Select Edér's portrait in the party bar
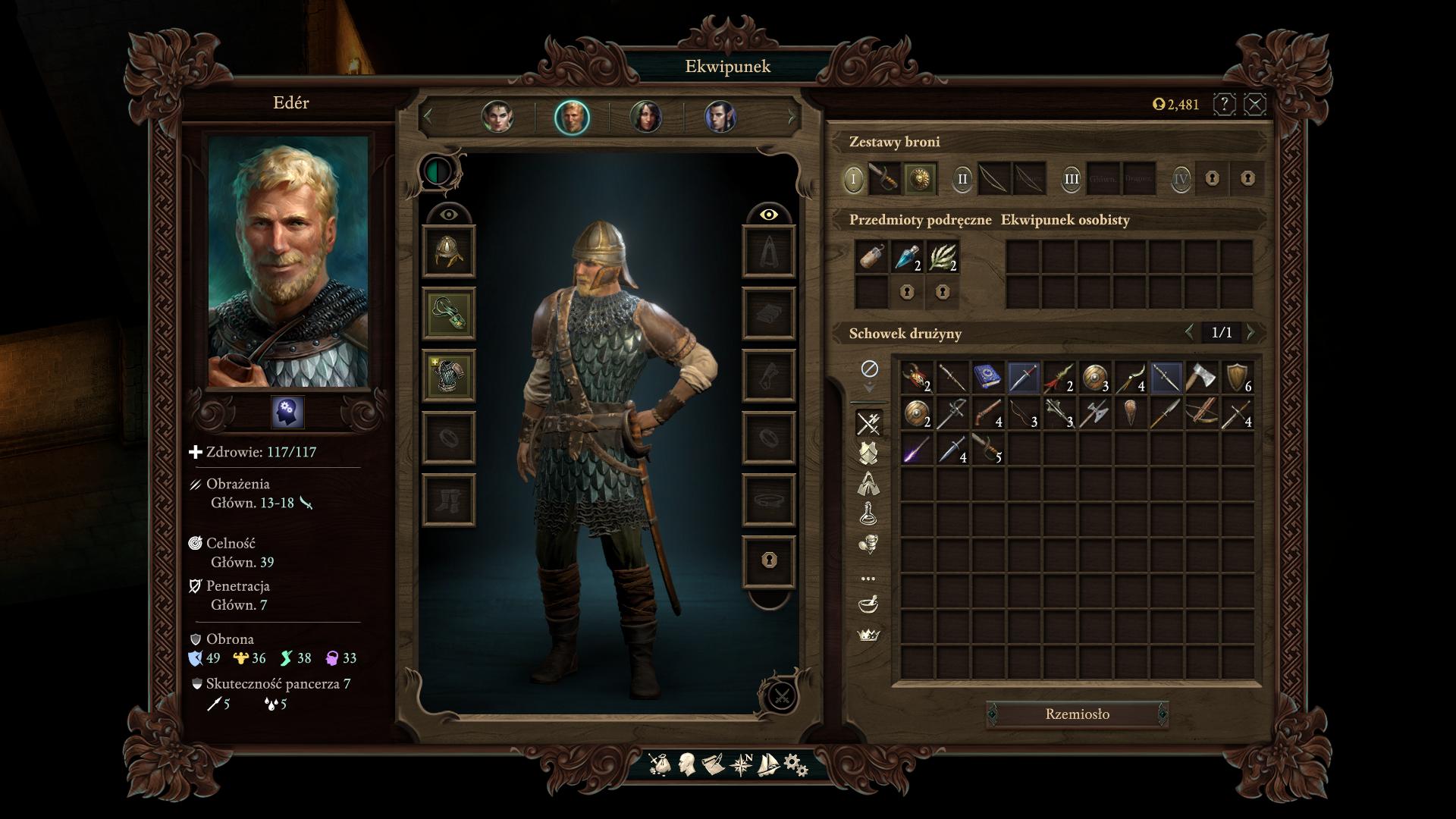 572,118
